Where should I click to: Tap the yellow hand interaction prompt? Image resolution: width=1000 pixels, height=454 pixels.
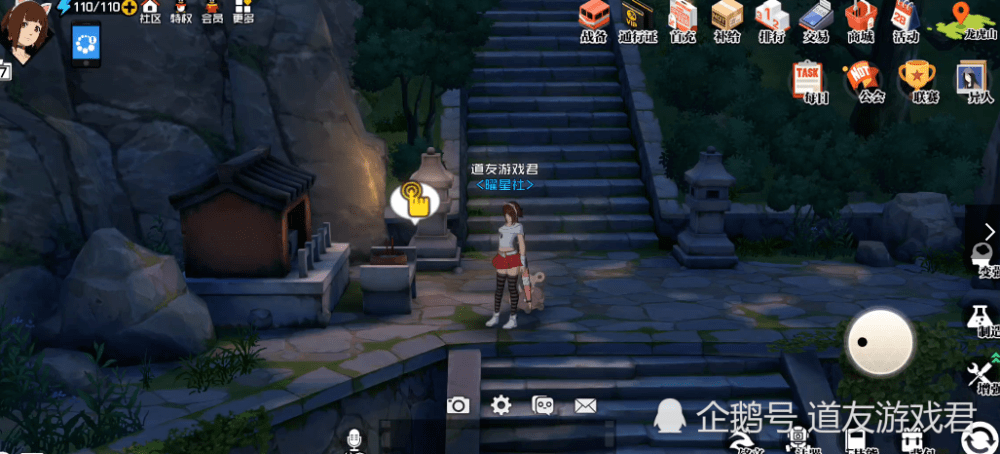click(414, 199)
